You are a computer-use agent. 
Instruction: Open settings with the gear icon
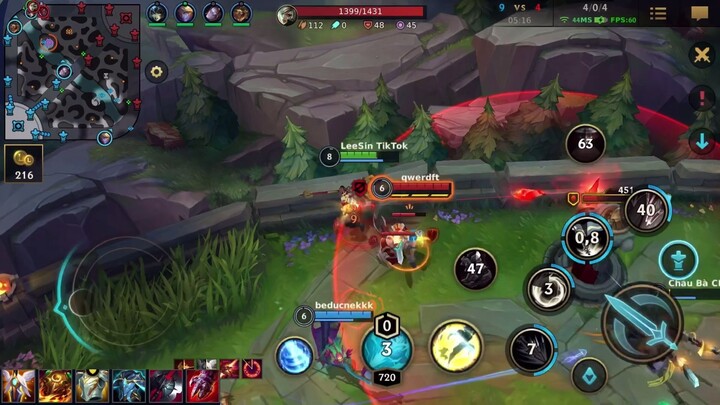point(156,71)
